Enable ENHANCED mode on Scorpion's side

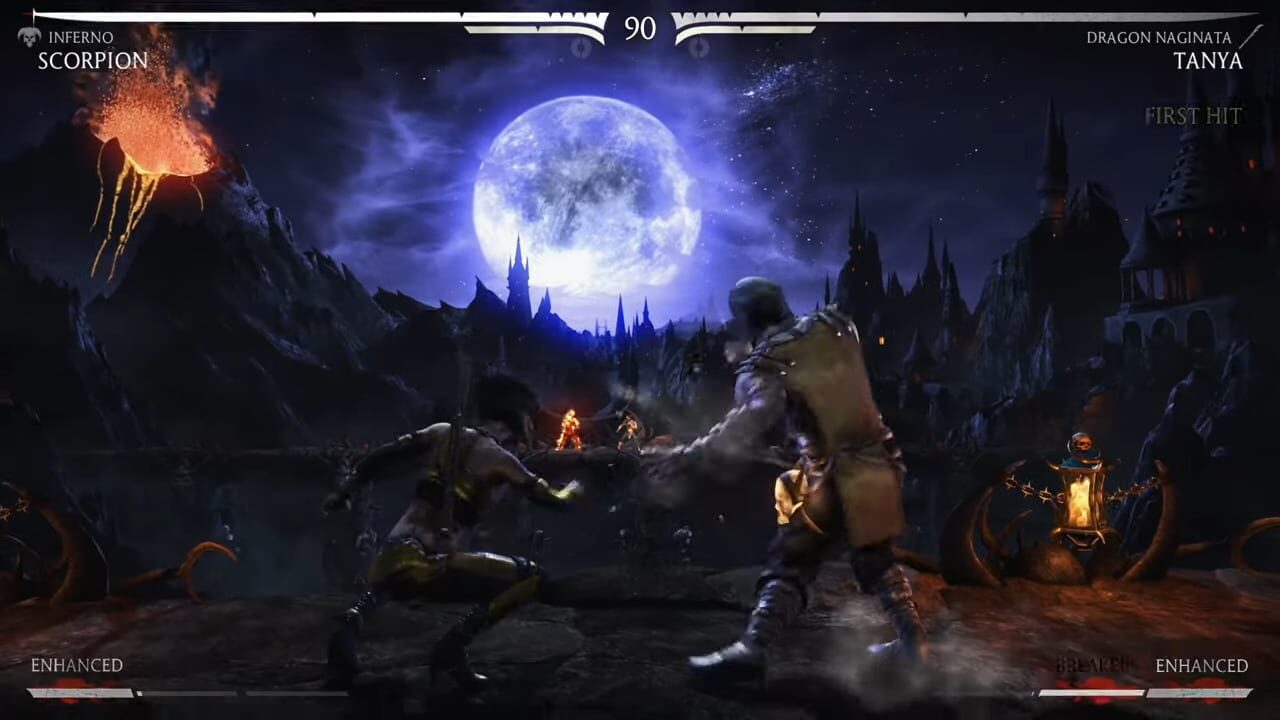click(x=75, y=664)
